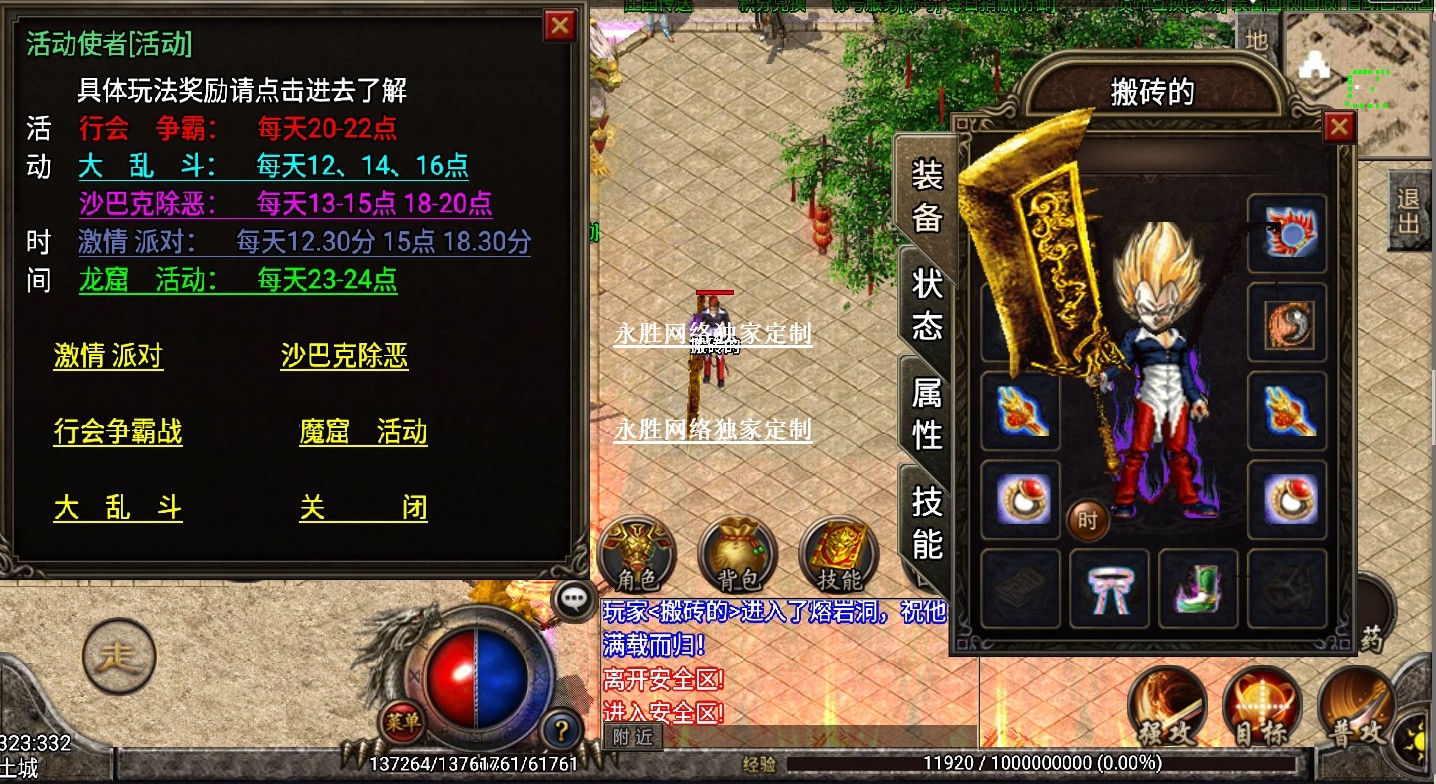The width and height of the screenshot is (1436, 784).
Task: Show the 技能 skills tab
Action: 927,522
